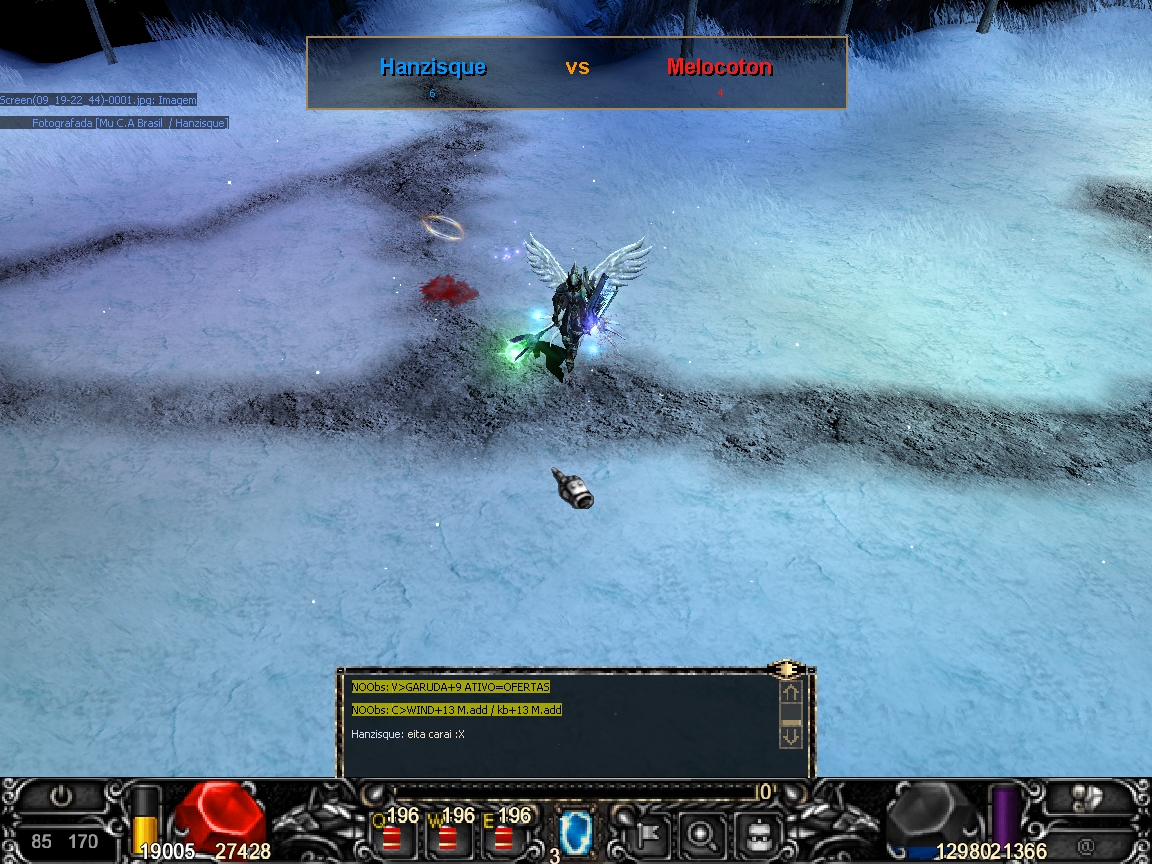1152x864 pixels.
Task: Click the @ symbol button
Action: click(1085, 845)
